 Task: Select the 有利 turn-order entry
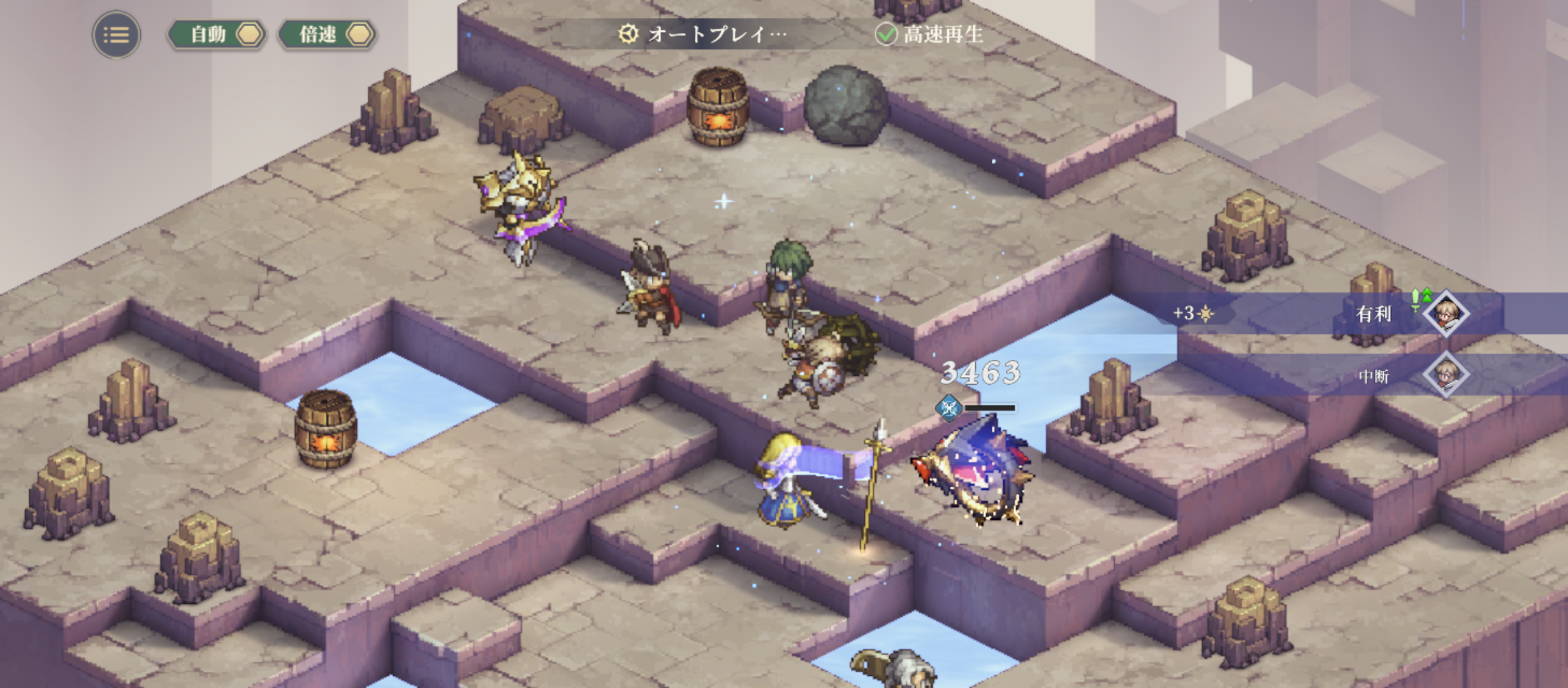[x=1374, y=313]
